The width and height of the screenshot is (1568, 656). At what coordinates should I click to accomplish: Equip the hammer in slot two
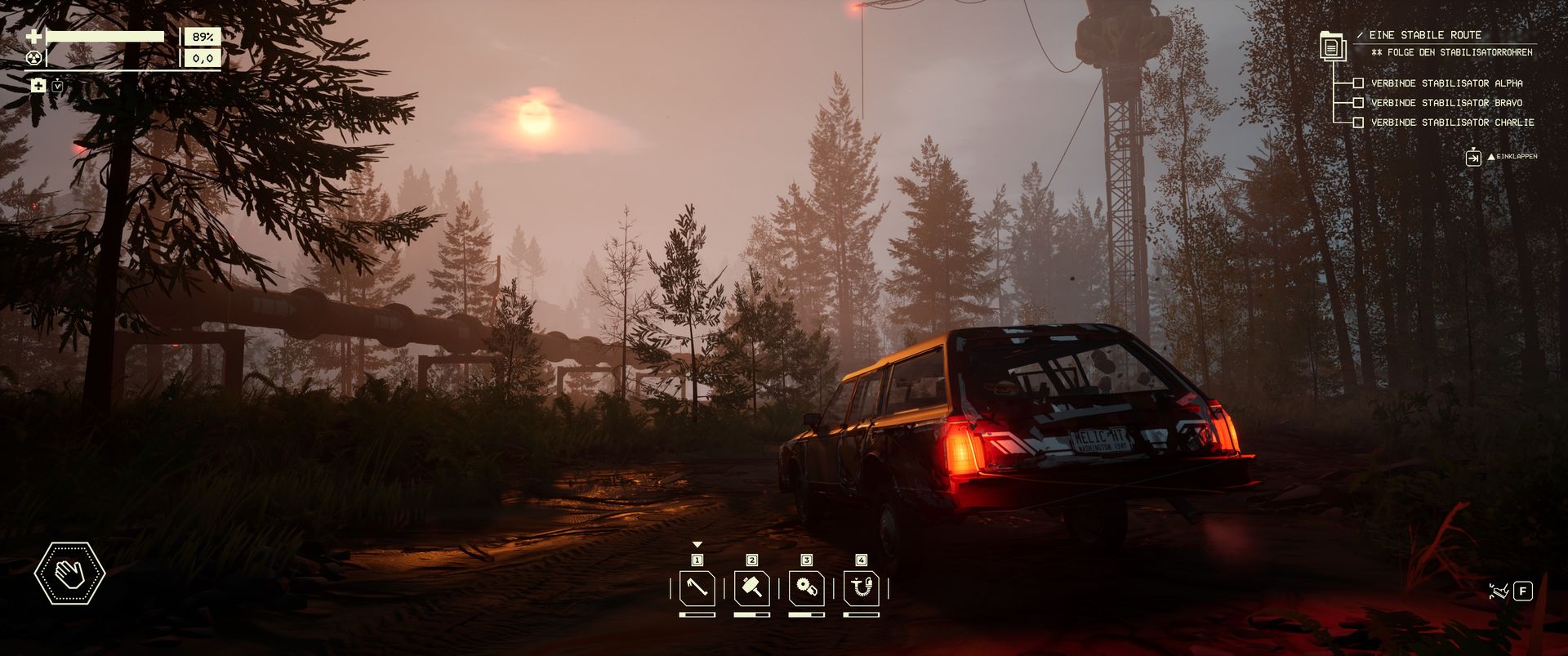coord(751,588)
